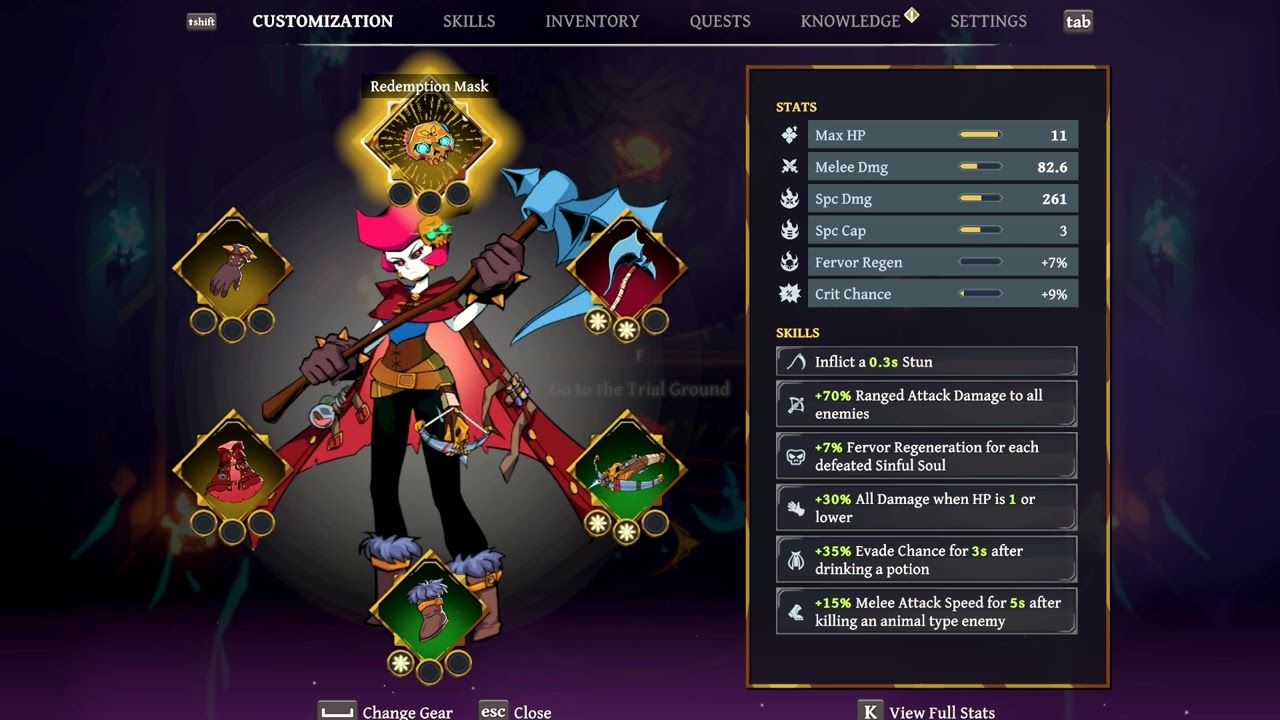Viewport: 1280px width, 720px height.
Task: Select the Fervor Regeneration skill row
Action: (926, 456)
